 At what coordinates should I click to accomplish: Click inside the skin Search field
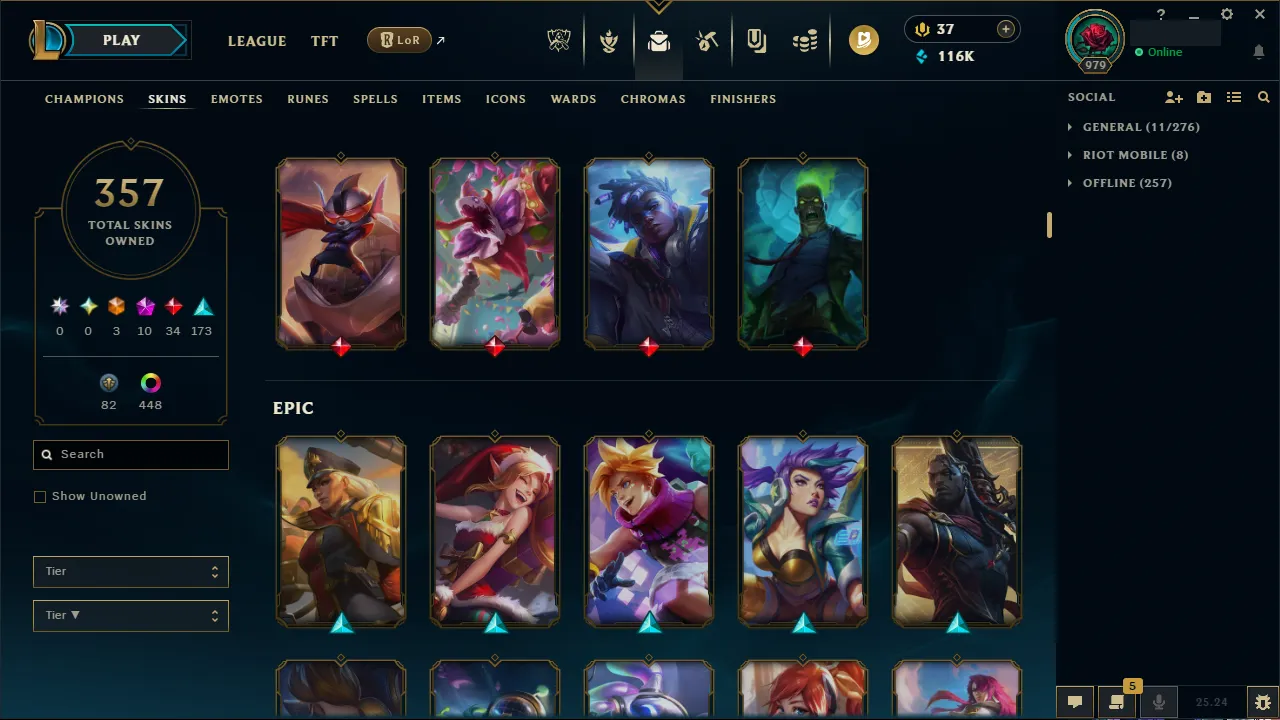pos(130,454)
